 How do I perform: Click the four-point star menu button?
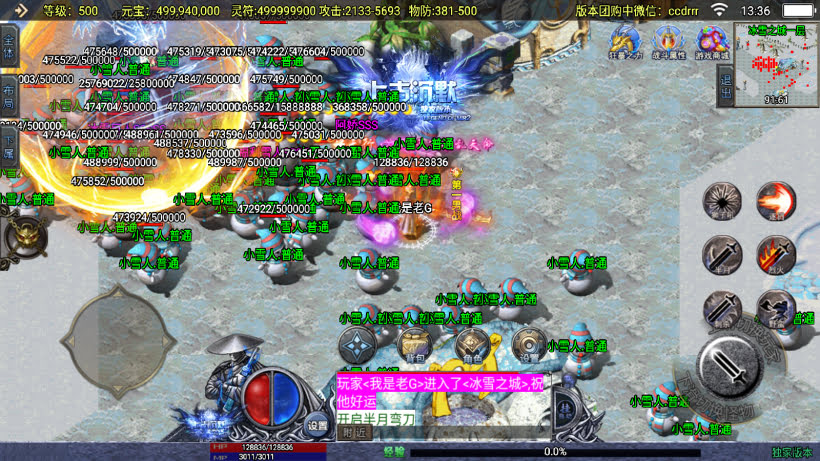coord(357,346)
